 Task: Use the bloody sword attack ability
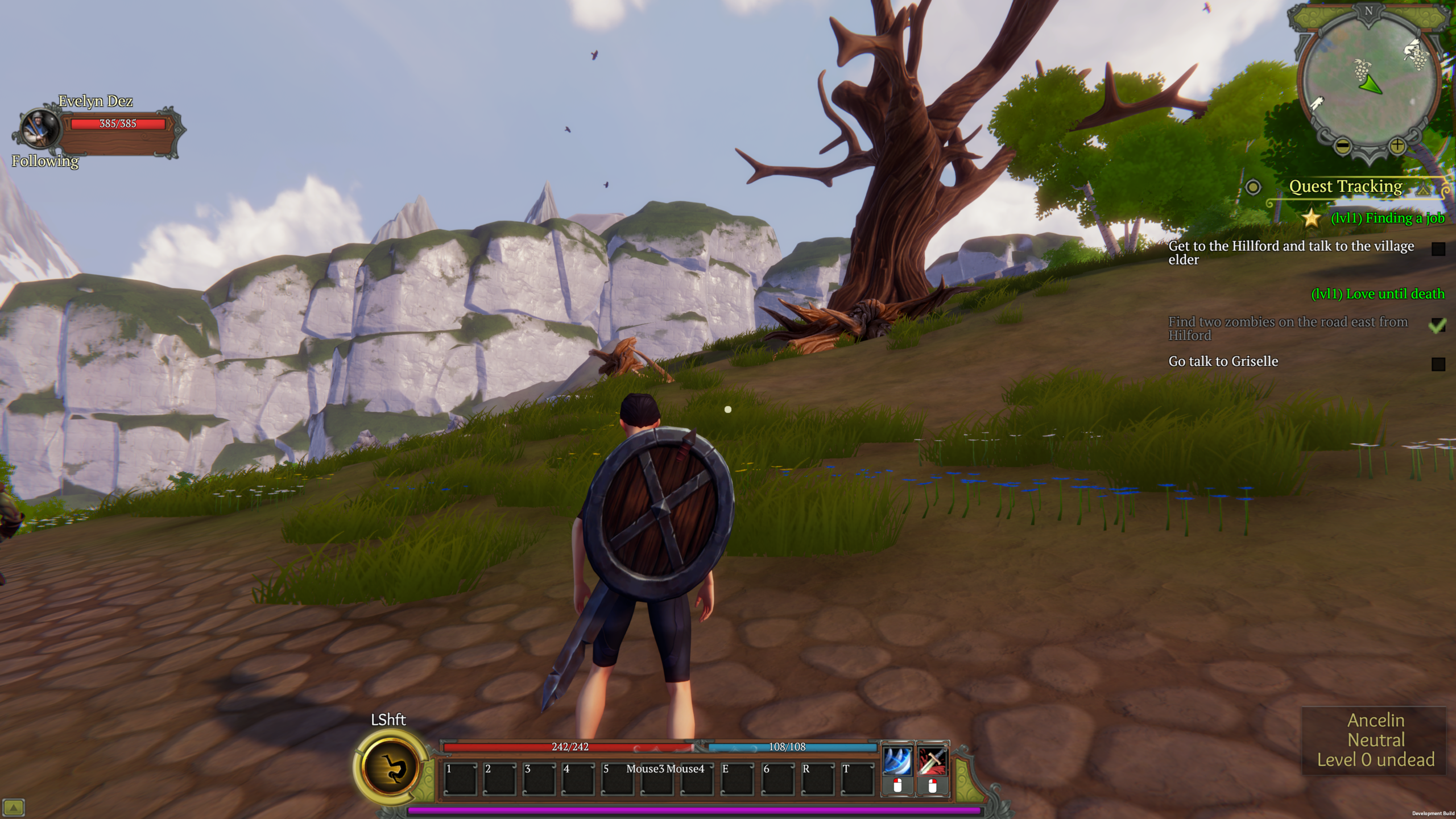click(932, 761)
